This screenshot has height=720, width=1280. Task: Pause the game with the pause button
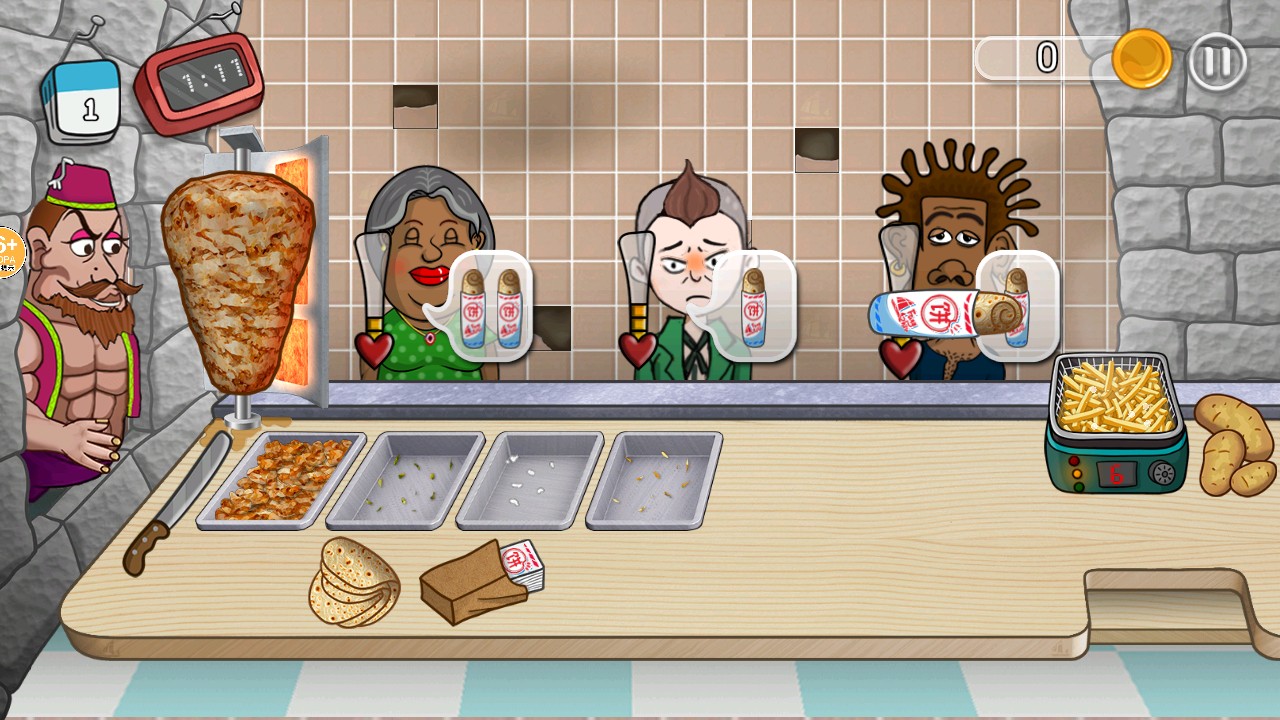coord(1217,62)
